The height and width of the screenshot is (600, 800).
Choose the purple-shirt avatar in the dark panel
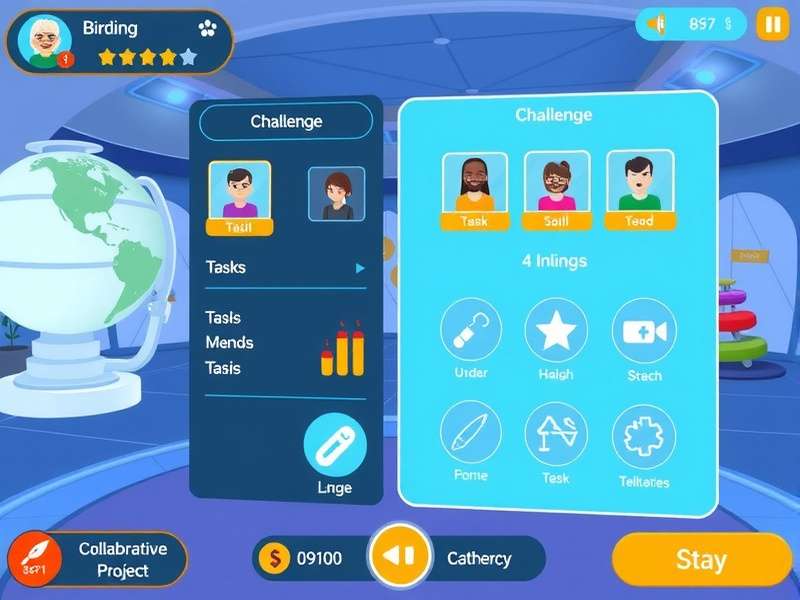tap(239, 192)
